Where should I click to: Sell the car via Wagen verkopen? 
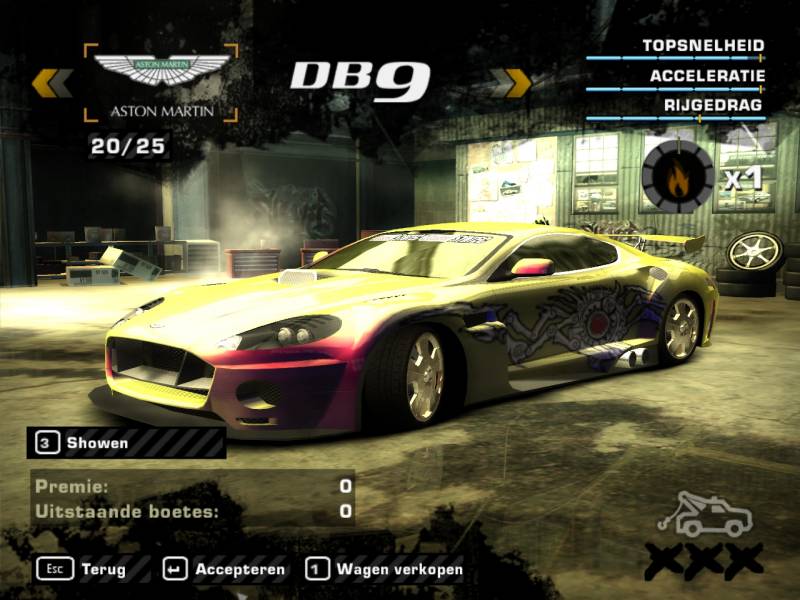(385, 570)
